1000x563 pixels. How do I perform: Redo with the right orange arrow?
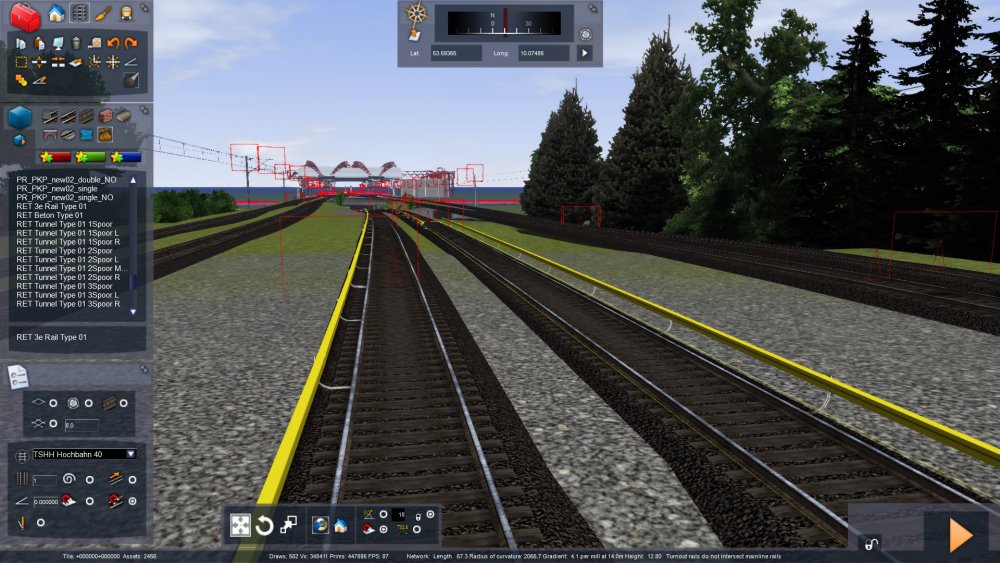coord(131,43)
